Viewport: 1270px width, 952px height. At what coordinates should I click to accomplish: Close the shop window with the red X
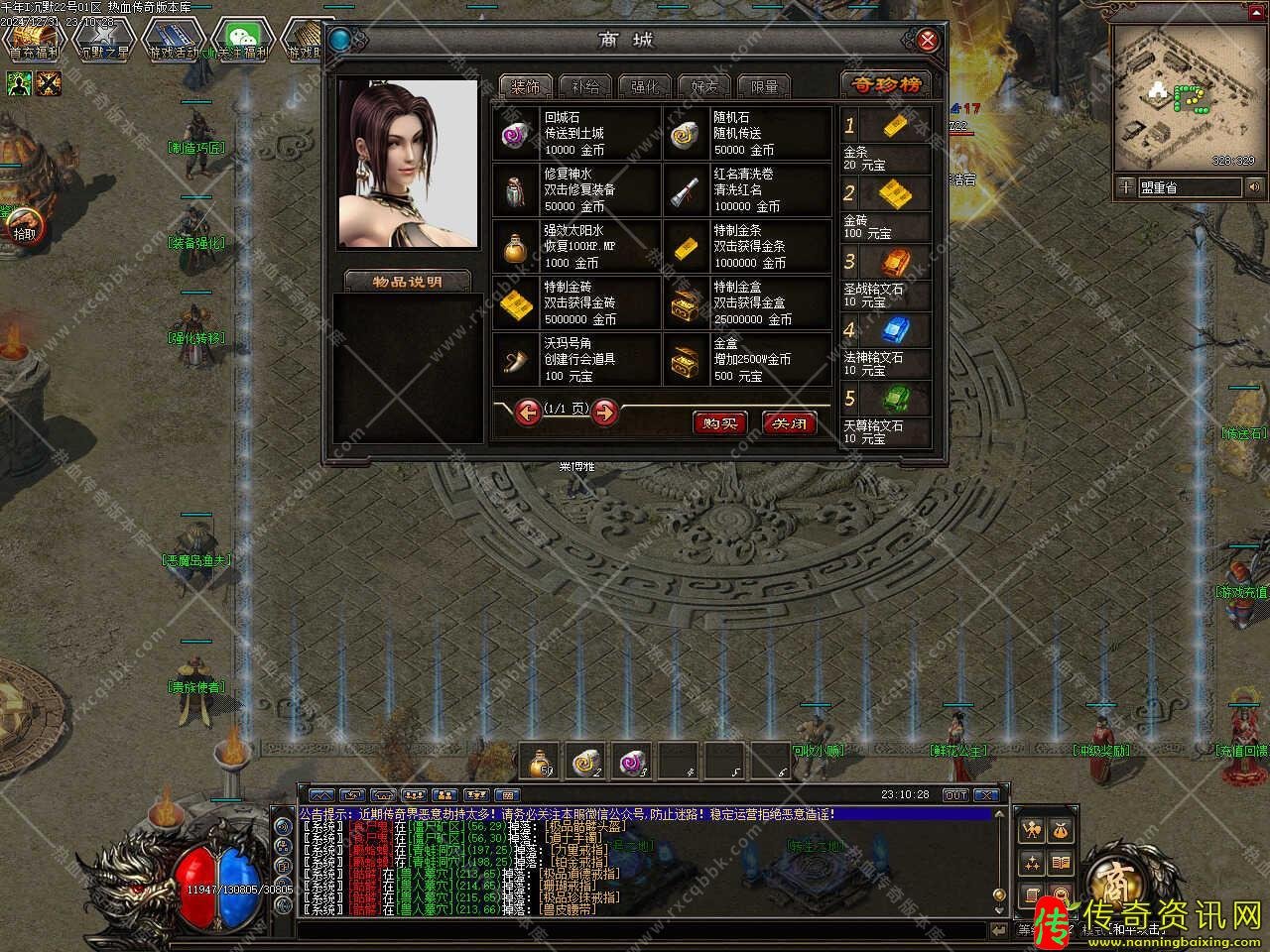pyautogui.click(x=927, y=41)
